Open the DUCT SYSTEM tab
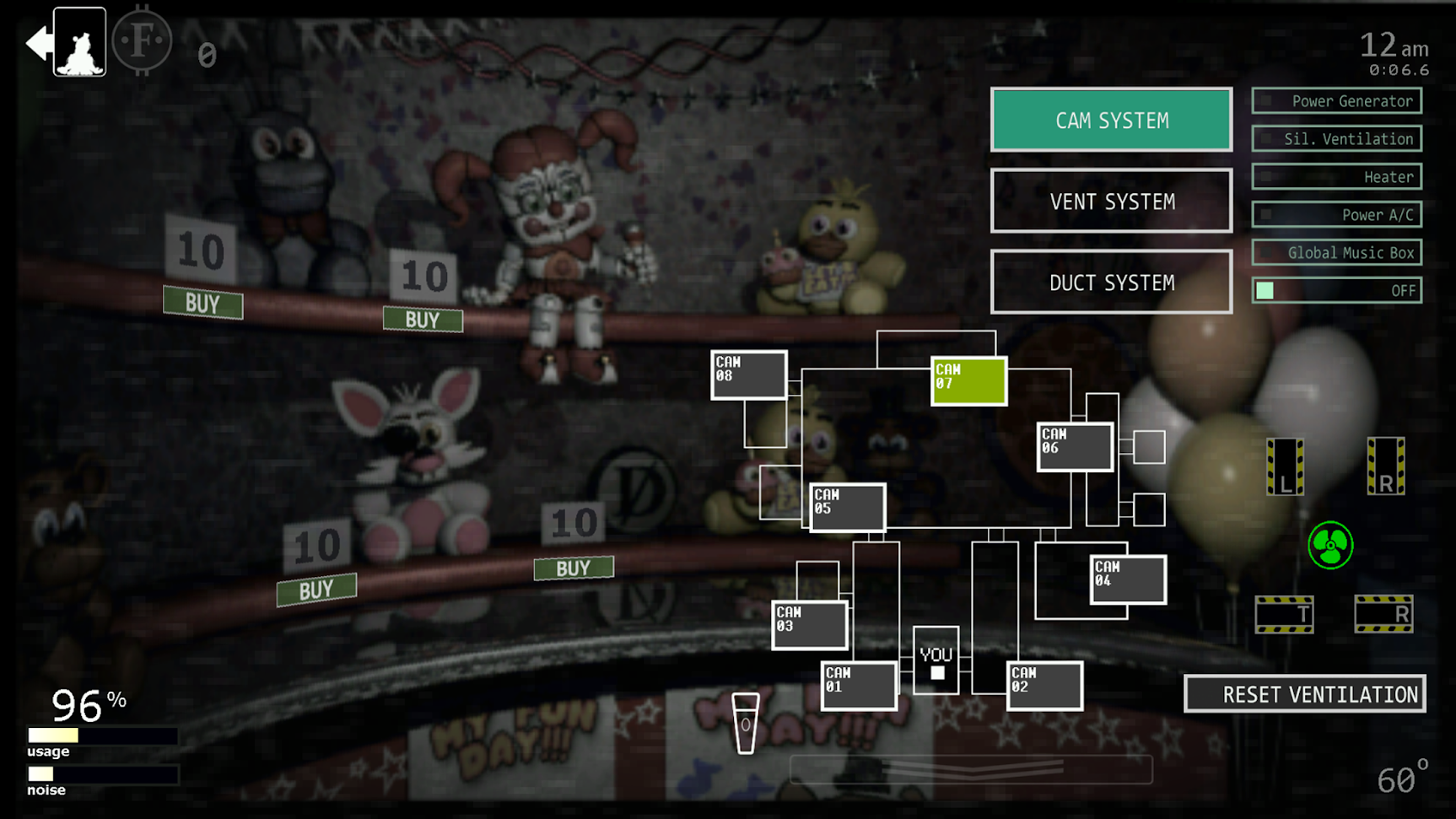Viewport: 1456px width, 819px height. point(1111,282)
